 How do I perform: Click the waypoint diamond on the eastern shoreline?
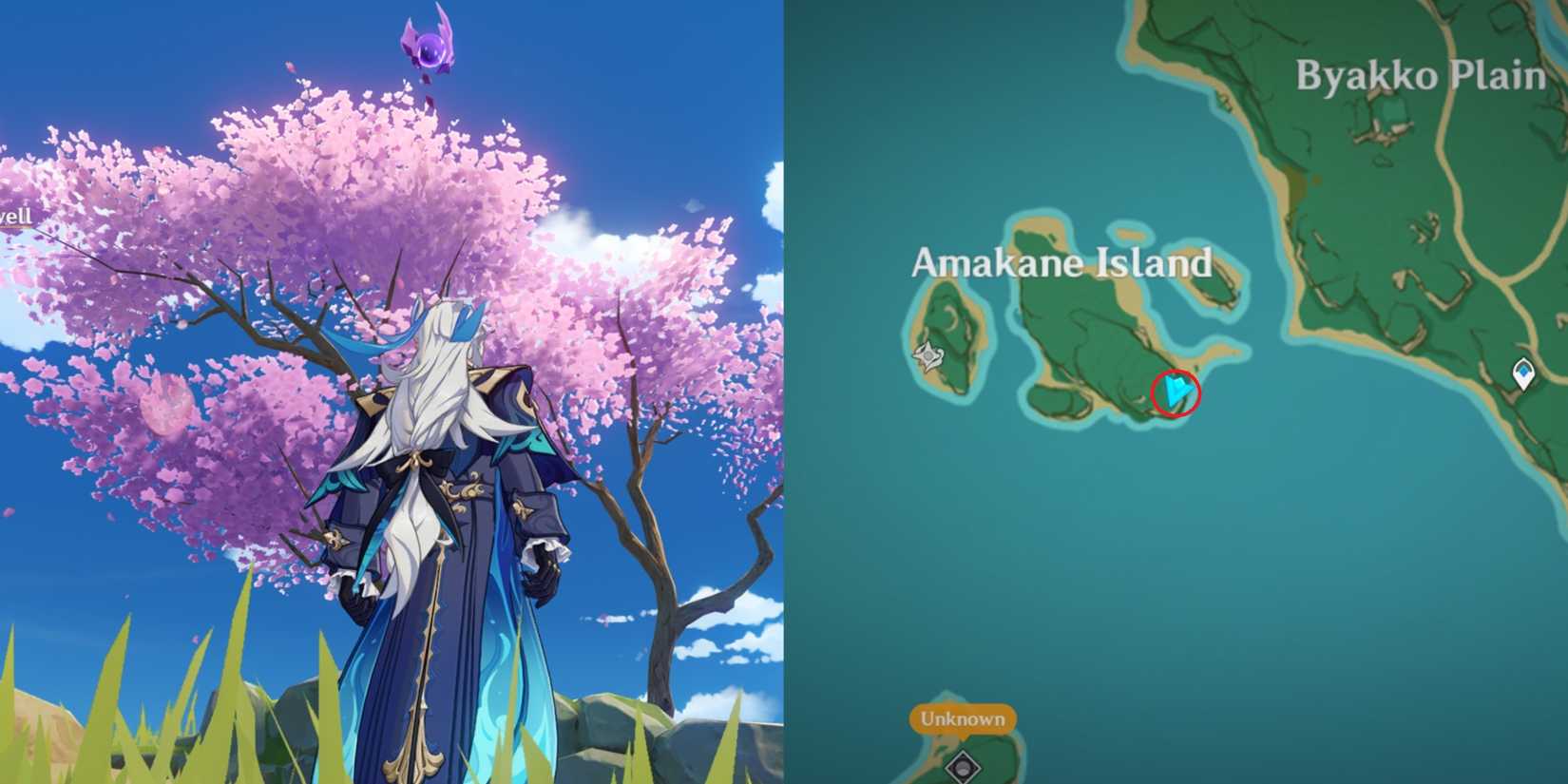[1522, 374]
